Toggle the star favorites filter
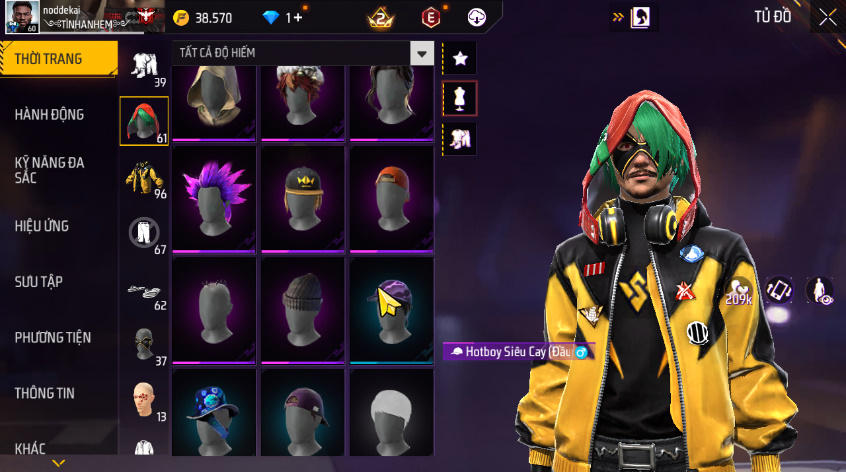 (x=460, y=59)
